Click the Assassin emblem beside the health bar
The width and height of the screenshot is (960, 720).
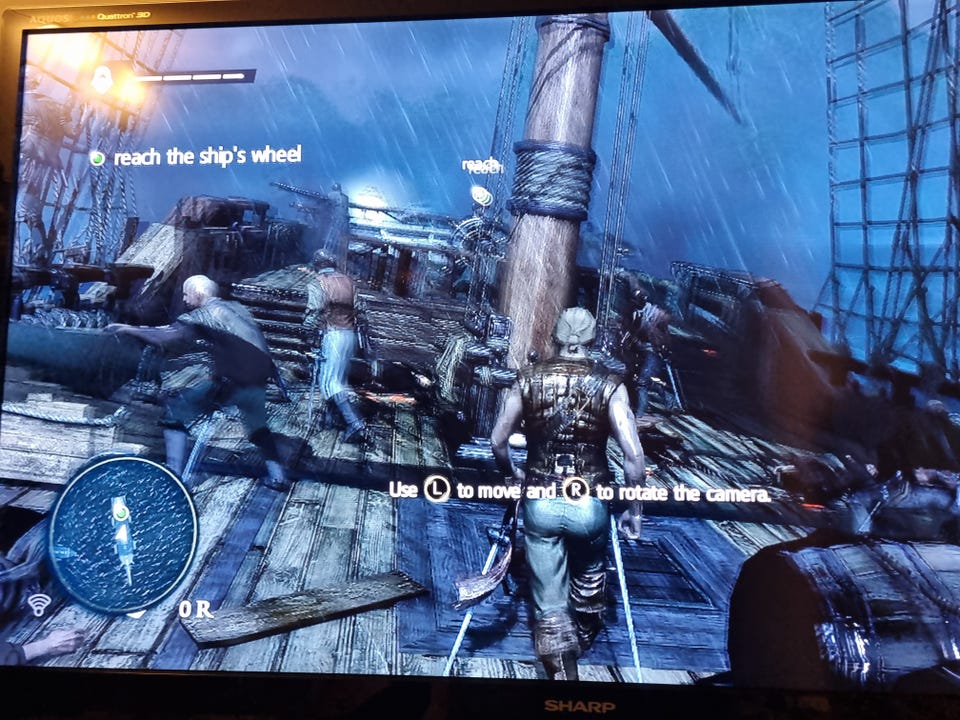(103, 79)
